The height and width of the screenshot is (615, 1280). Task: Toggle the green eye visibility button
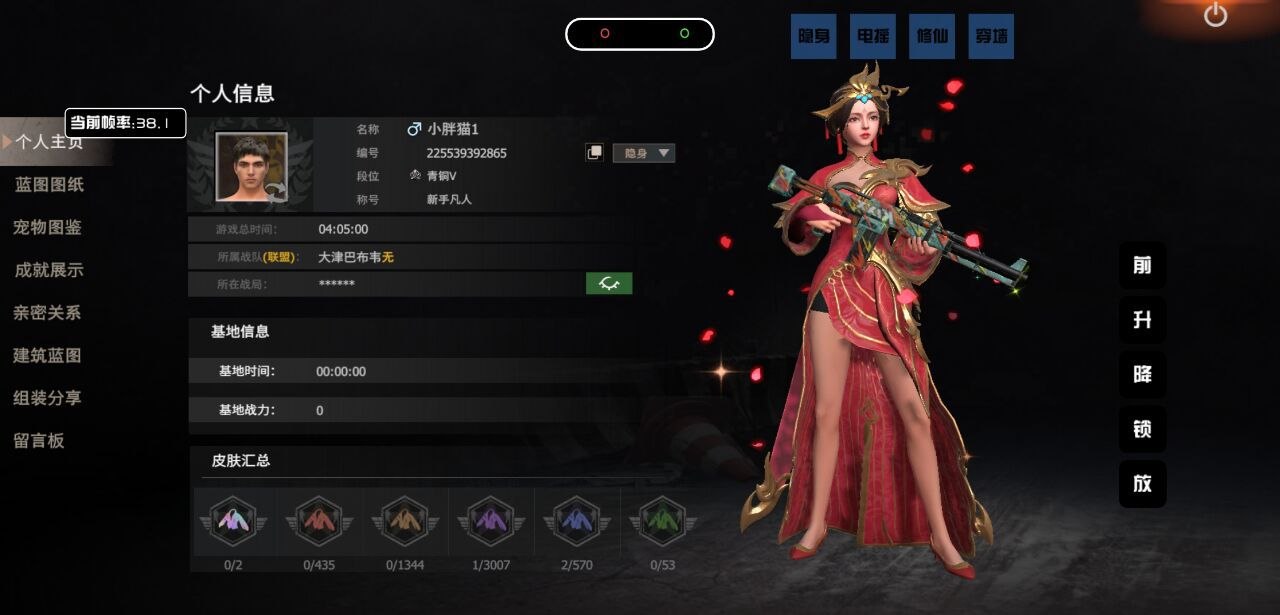[x=609, y=284]
